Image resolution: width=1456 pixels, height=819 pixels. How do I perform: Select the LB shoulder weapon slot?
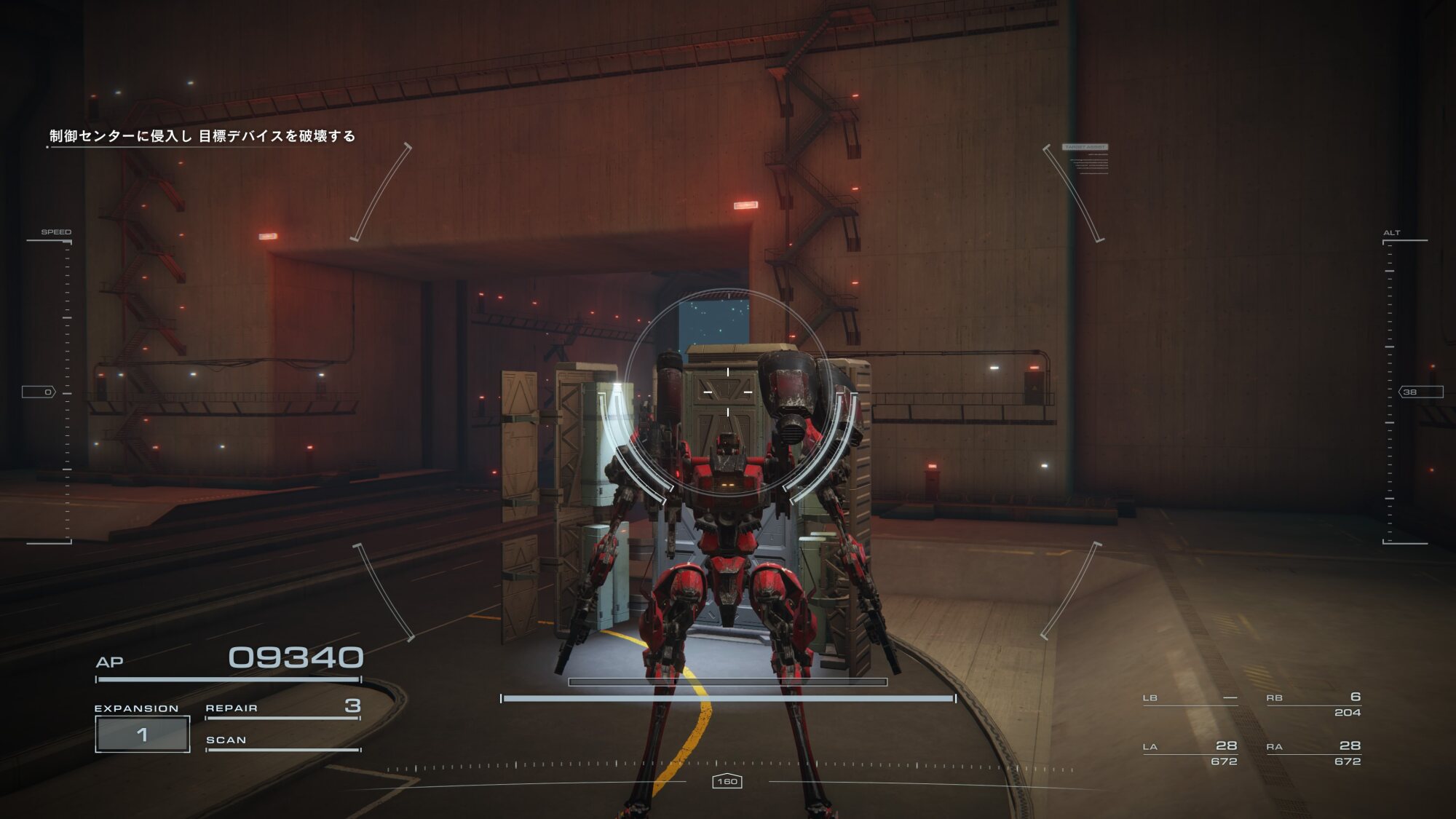pos(1190,699)
